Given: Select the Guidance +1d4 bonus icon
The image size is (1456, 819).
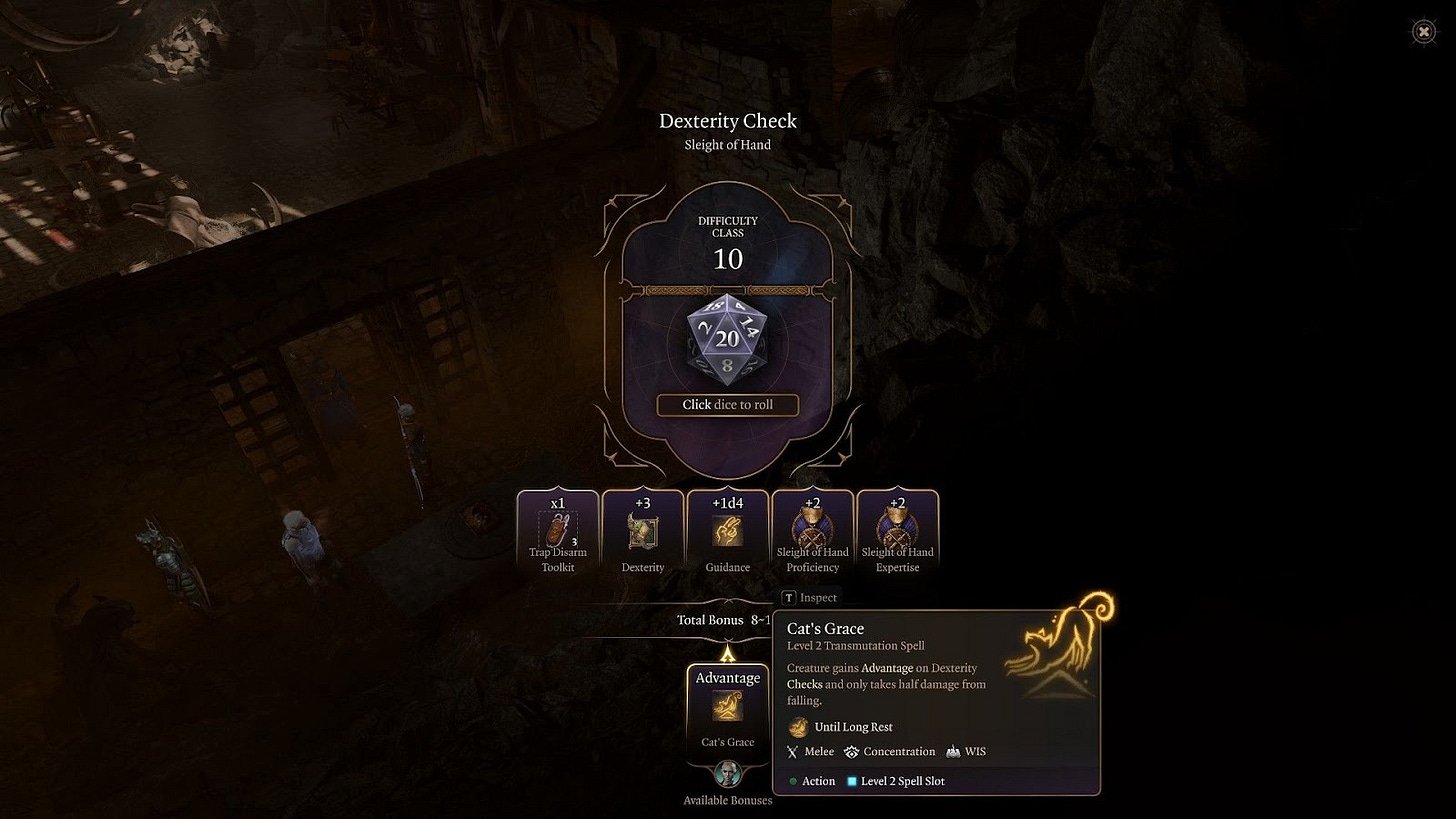Looking at the screenshot, I should [727, 525].
